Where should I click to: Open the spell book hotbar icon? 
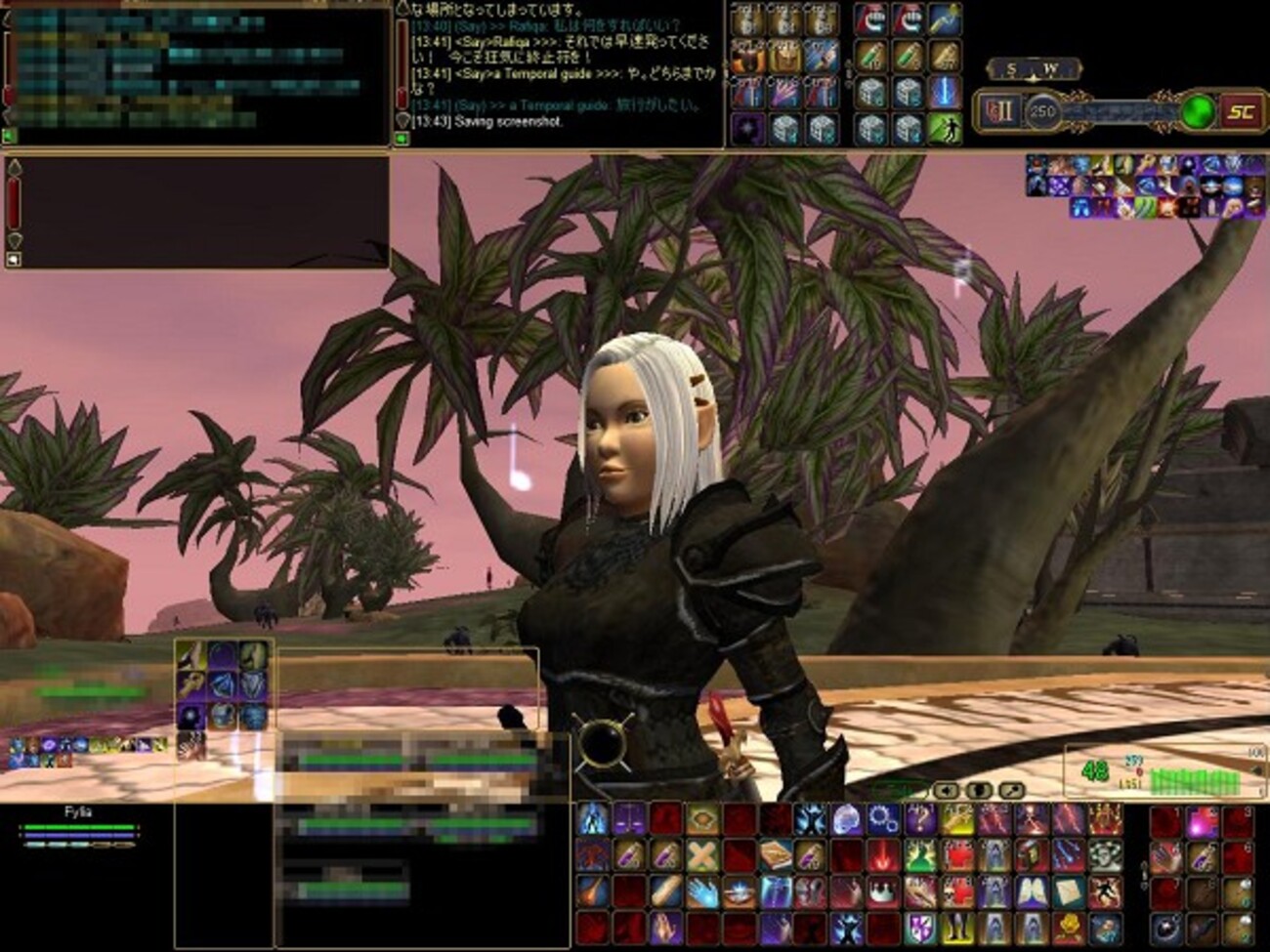(776, 856)
